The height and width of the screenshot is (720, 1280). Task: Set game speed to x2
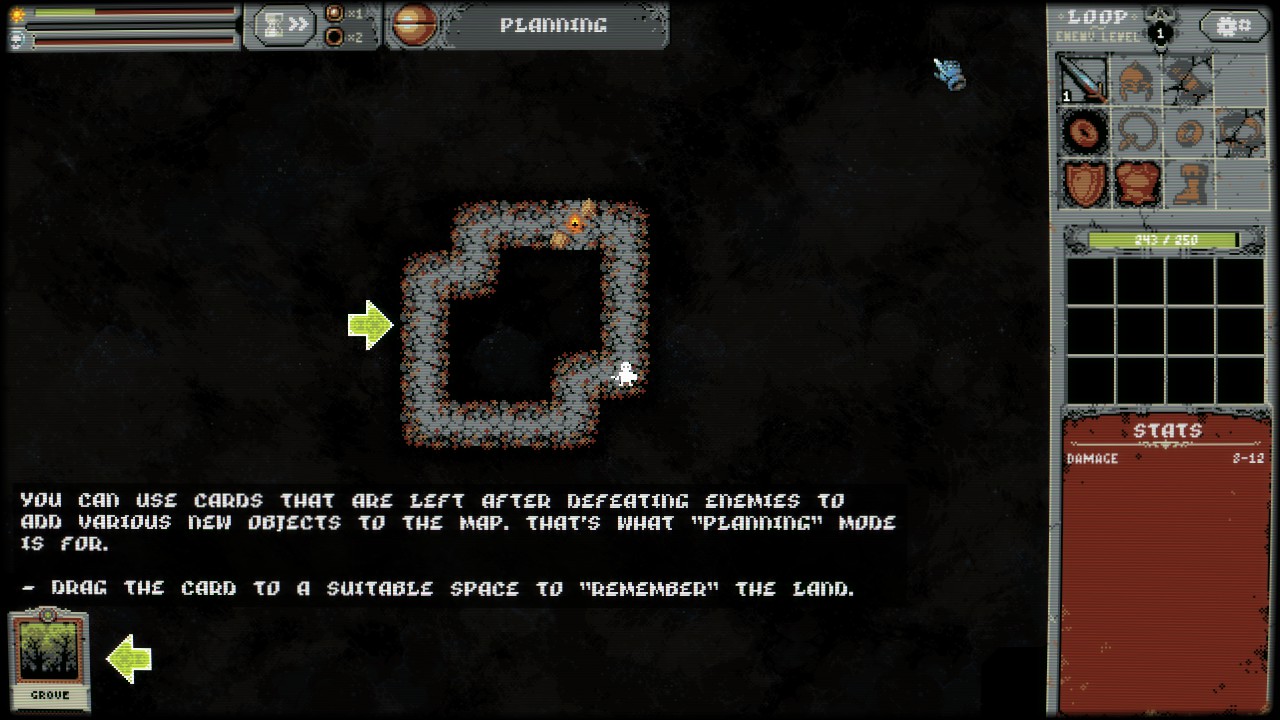(x=335, y=38)
